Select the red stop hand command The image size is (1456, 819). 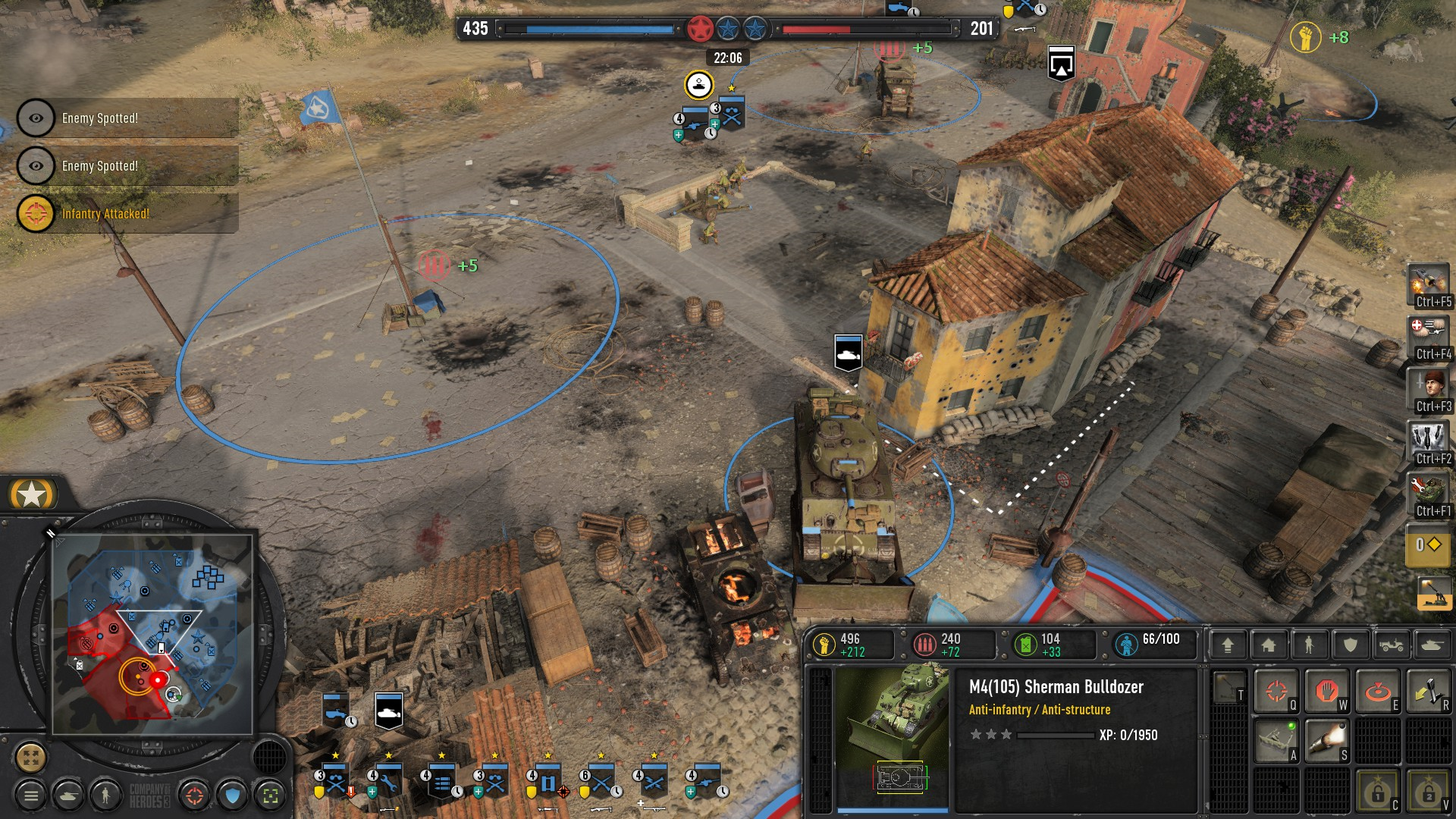1326,691
